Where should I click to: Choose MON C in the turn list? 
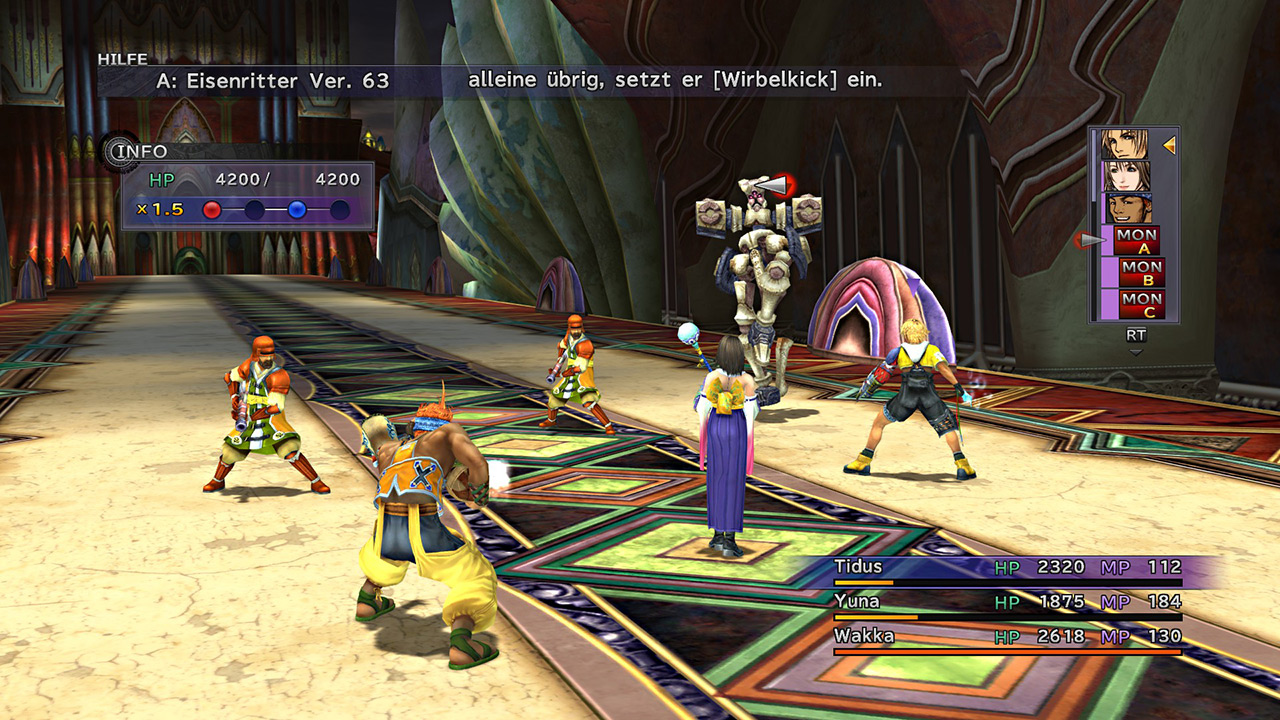click(1141, 304)
